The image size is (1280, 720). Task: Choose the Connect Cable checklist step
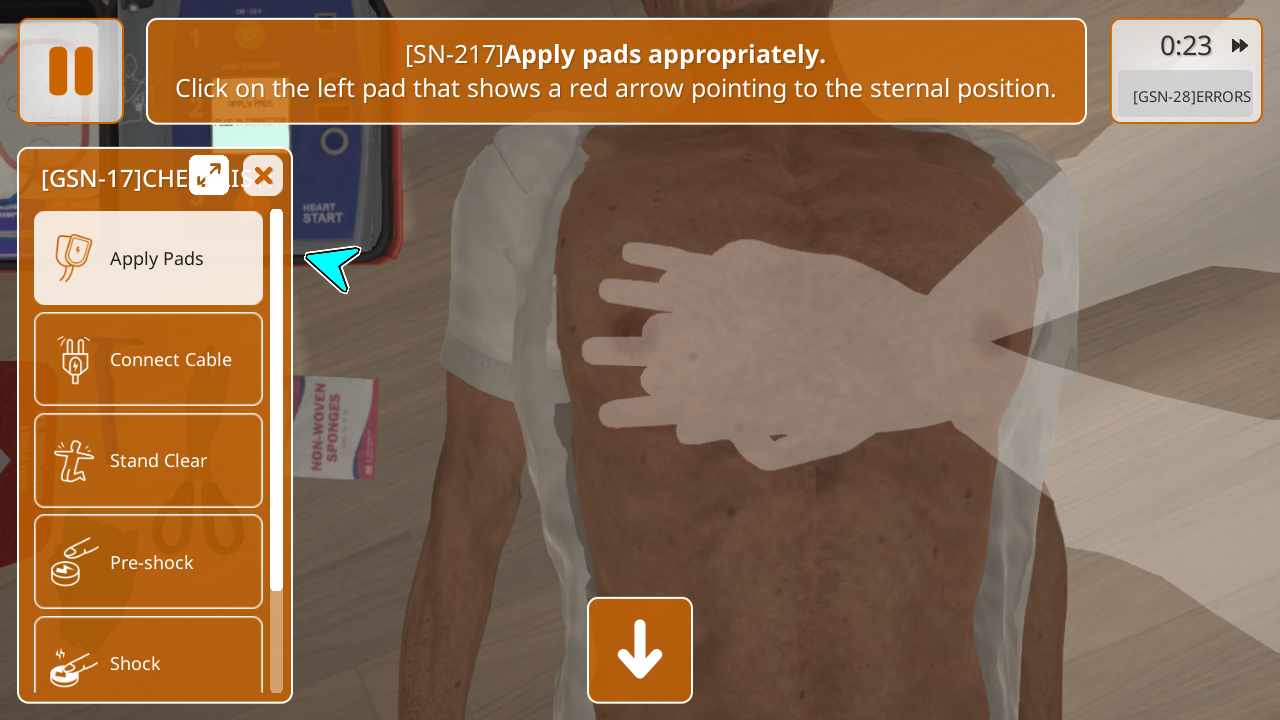point(149,359)
